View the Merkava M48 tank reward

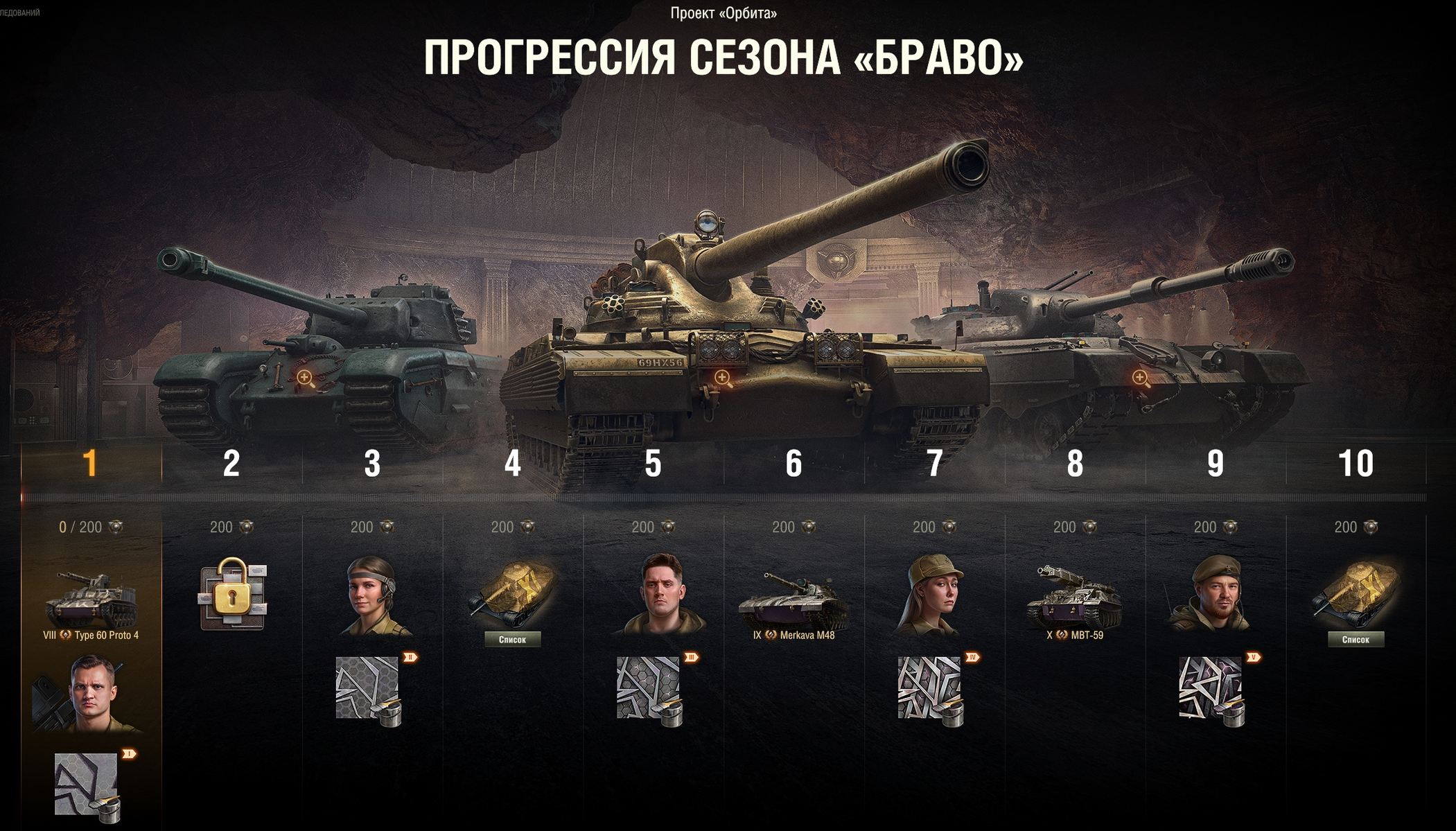(793, 599)
